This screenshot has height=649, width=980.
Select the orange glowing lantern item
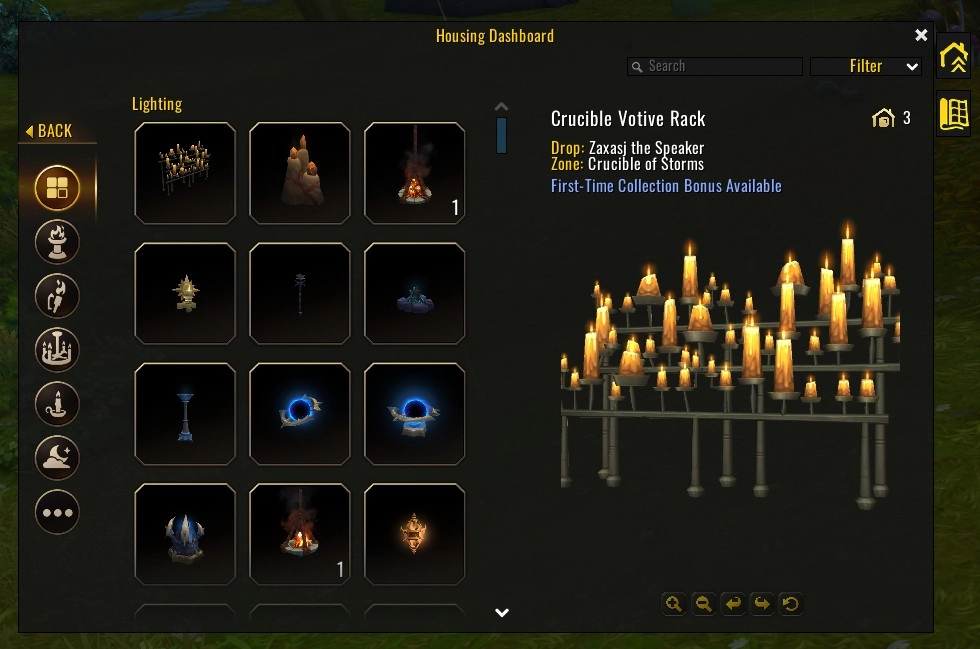point(415,534)
